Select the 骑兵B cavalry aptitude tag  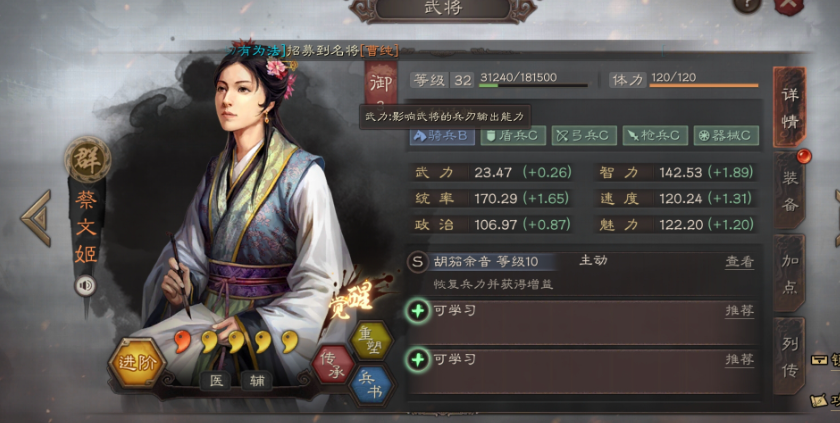coord(441,135)
